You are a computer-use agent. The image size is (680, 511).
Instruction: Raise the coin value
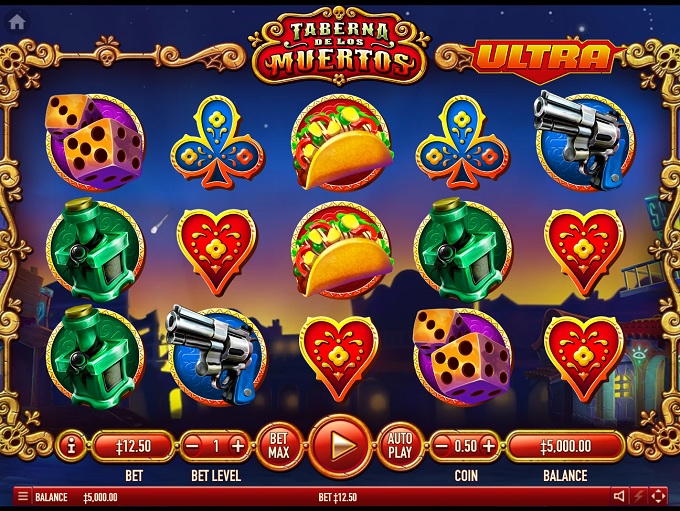coord(488,446)
